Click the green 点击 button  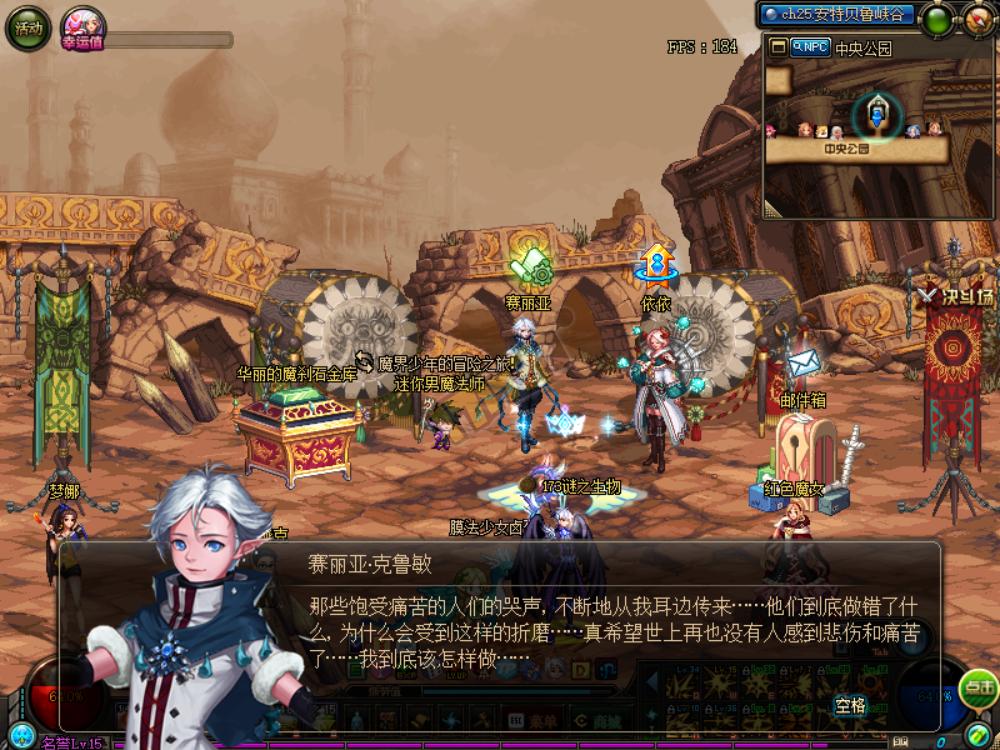click(977, 688)
